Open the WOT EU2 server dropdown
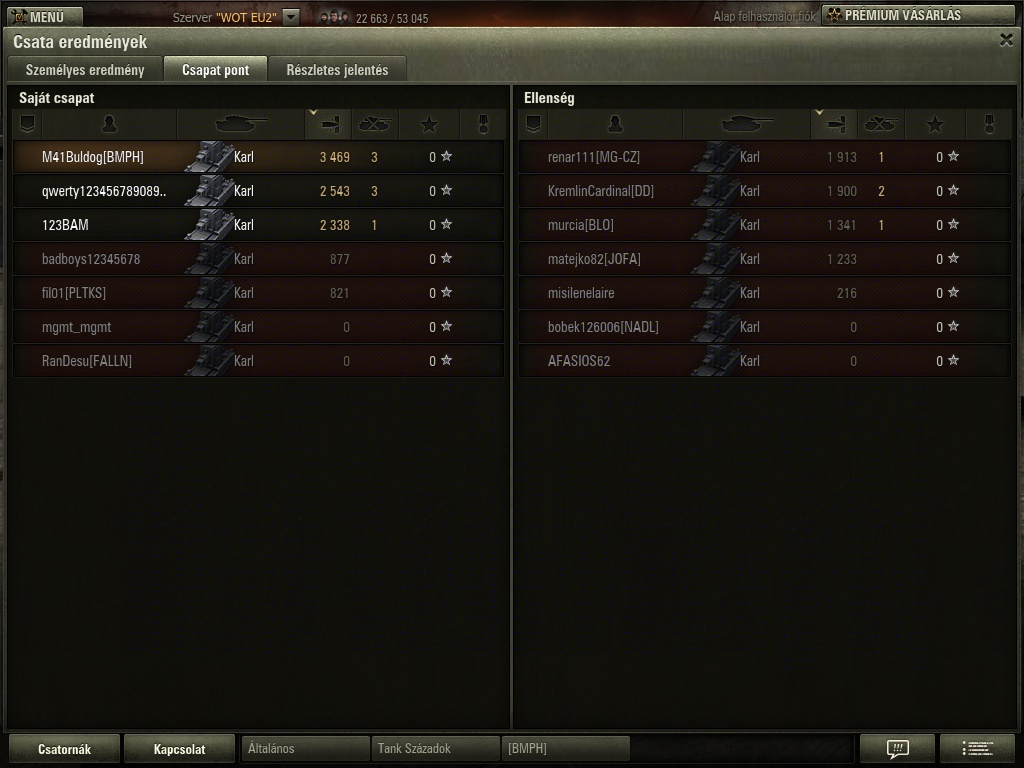1024x768 pixels. tap(290, 16)
